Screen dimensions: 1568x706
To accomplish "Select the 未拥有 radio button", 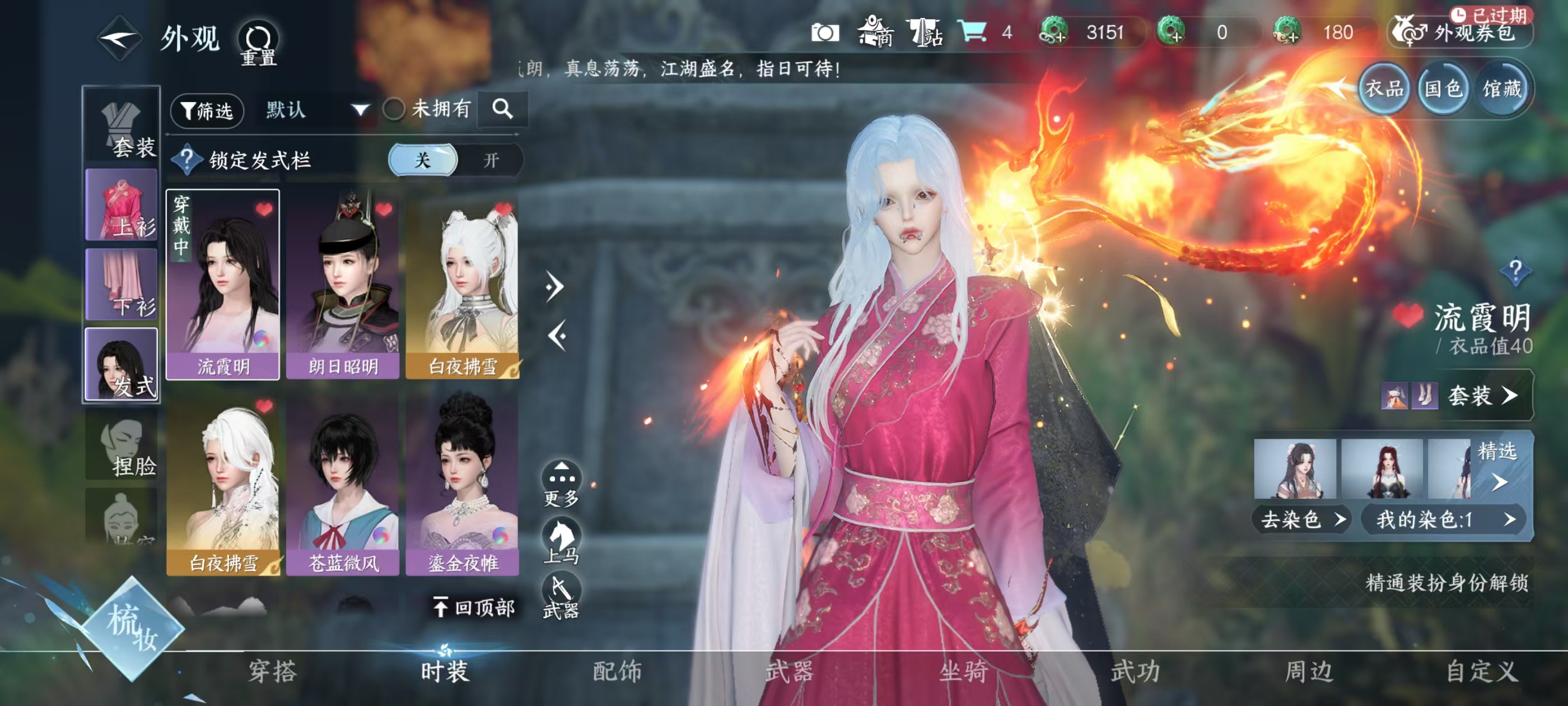I will (396, 110).
